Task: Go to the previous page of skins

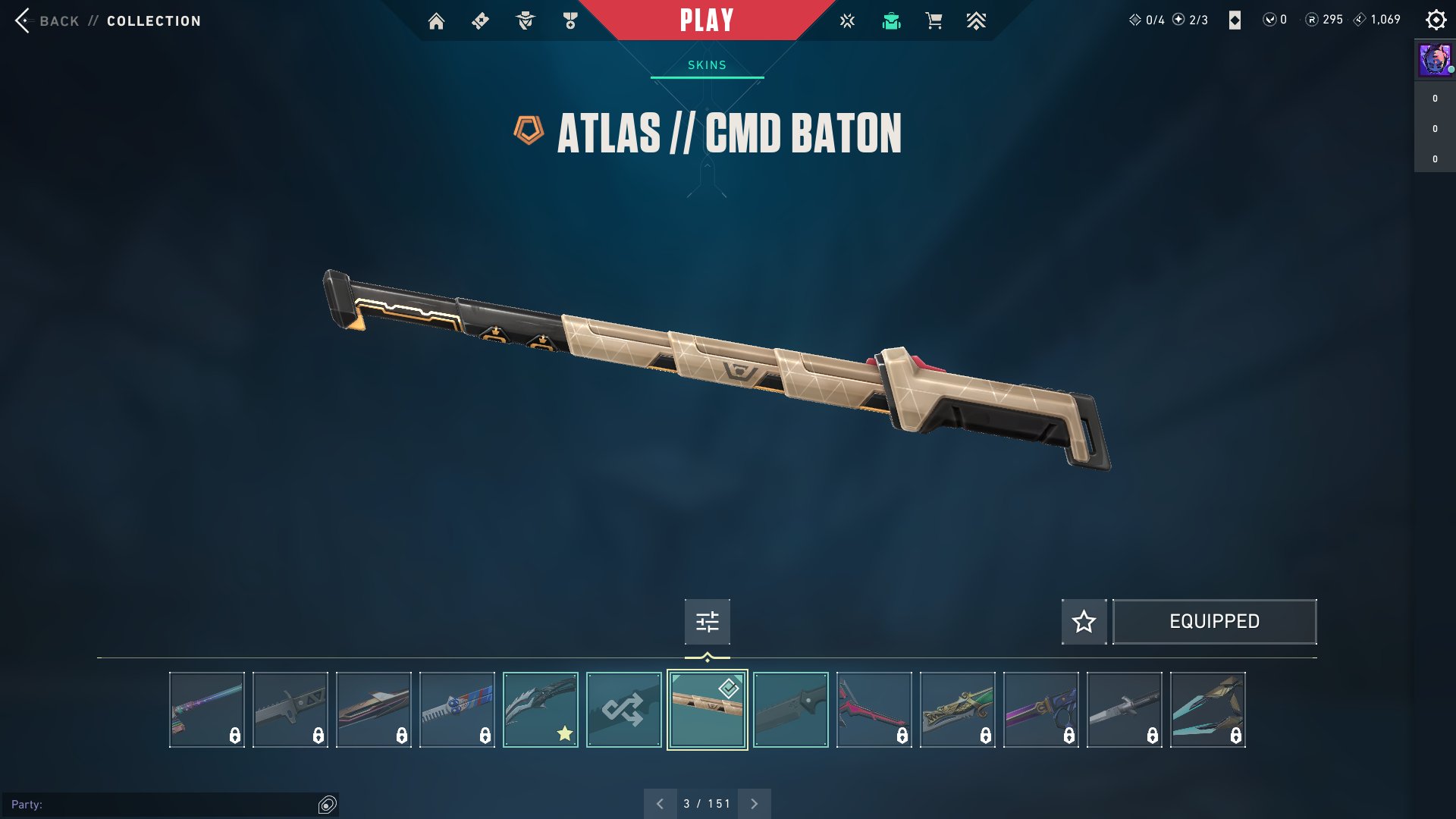Action: point(660,804)
